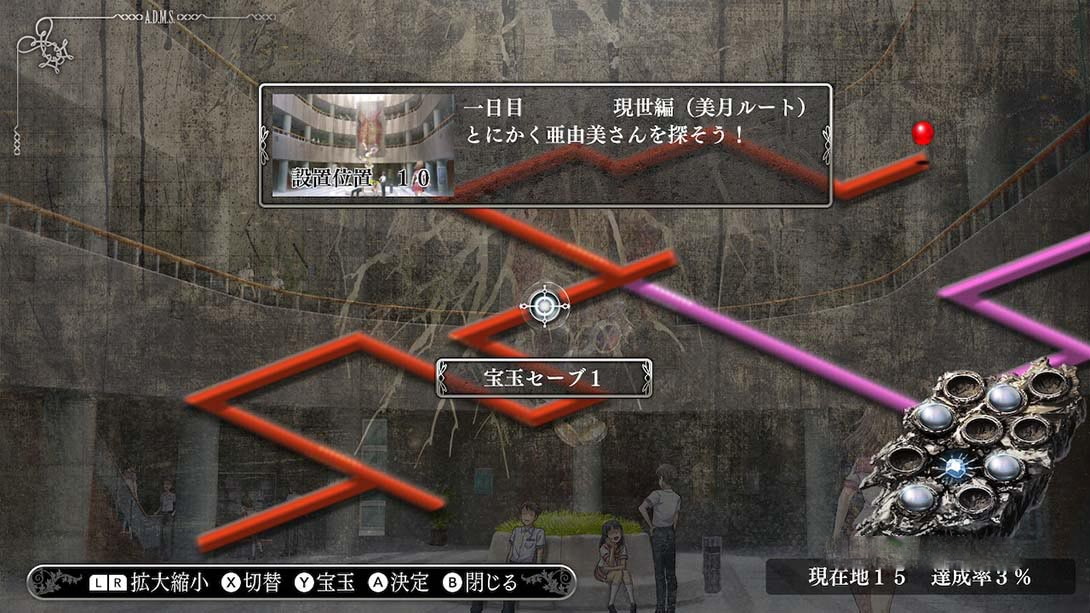Click the 宝玉セーブ1 save point label
The height and width of the screenshot is (613, 1090).
coord(543,378)
